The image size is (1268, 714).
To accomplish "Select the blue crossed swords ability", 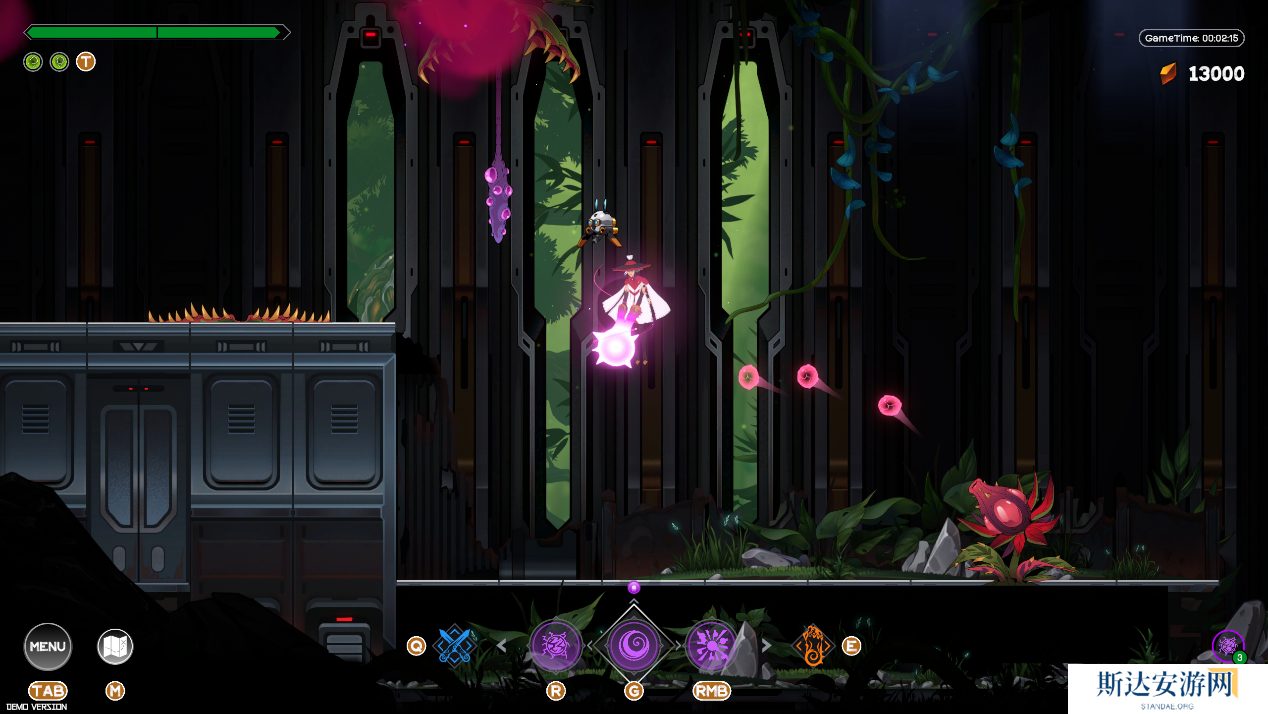I will 455,645.
